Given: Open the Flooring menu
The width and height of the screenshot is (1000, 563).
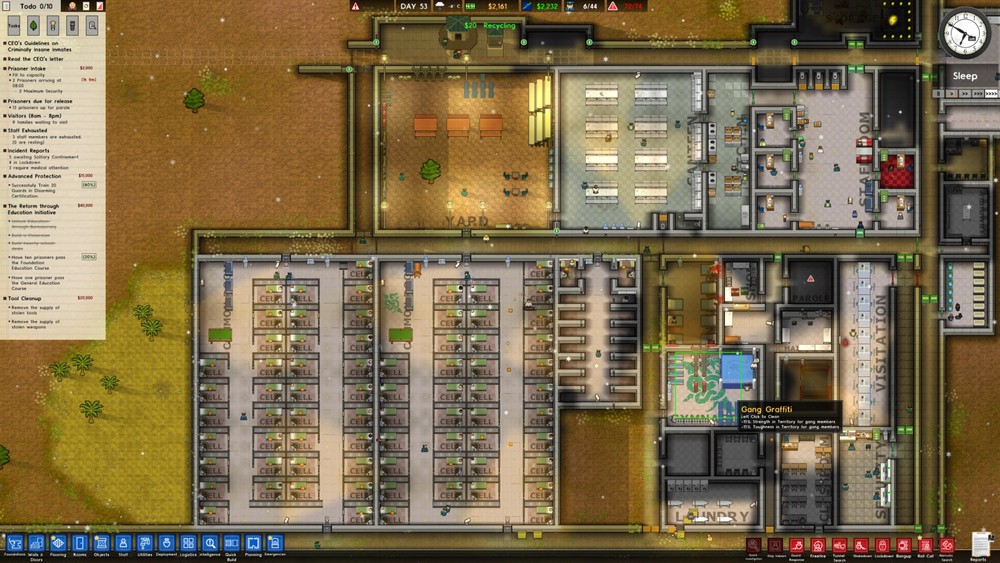Looking at the screenshot, I should point(58,542).
